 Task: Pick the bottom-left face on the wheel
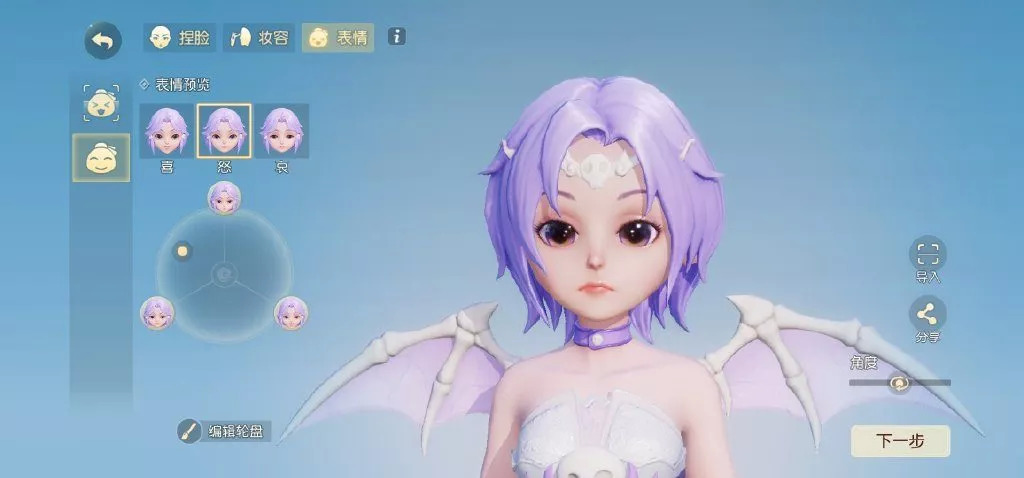click(157, 313)
